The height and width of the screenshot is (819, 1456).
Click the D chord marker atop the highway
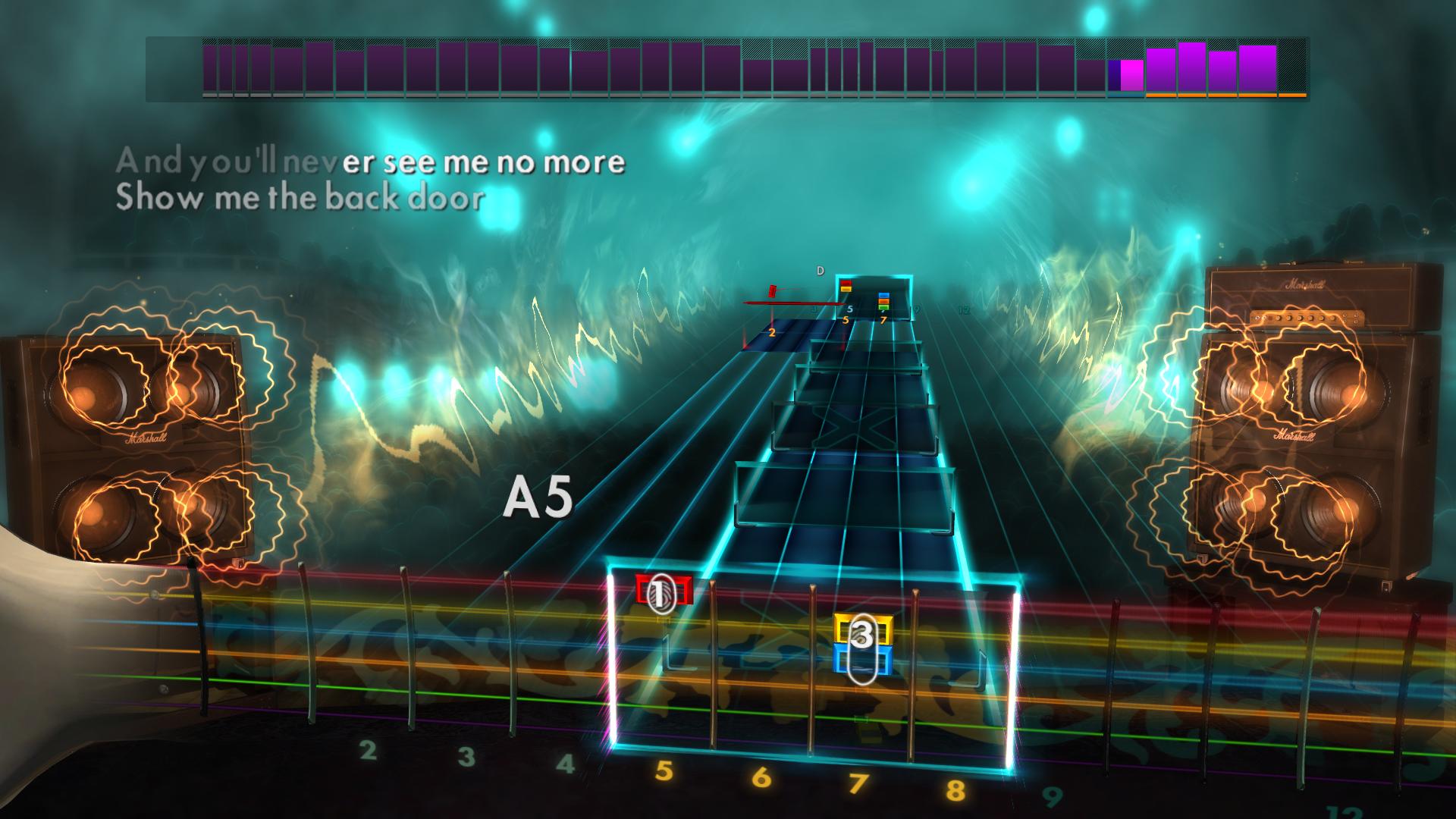click(820, 269)
